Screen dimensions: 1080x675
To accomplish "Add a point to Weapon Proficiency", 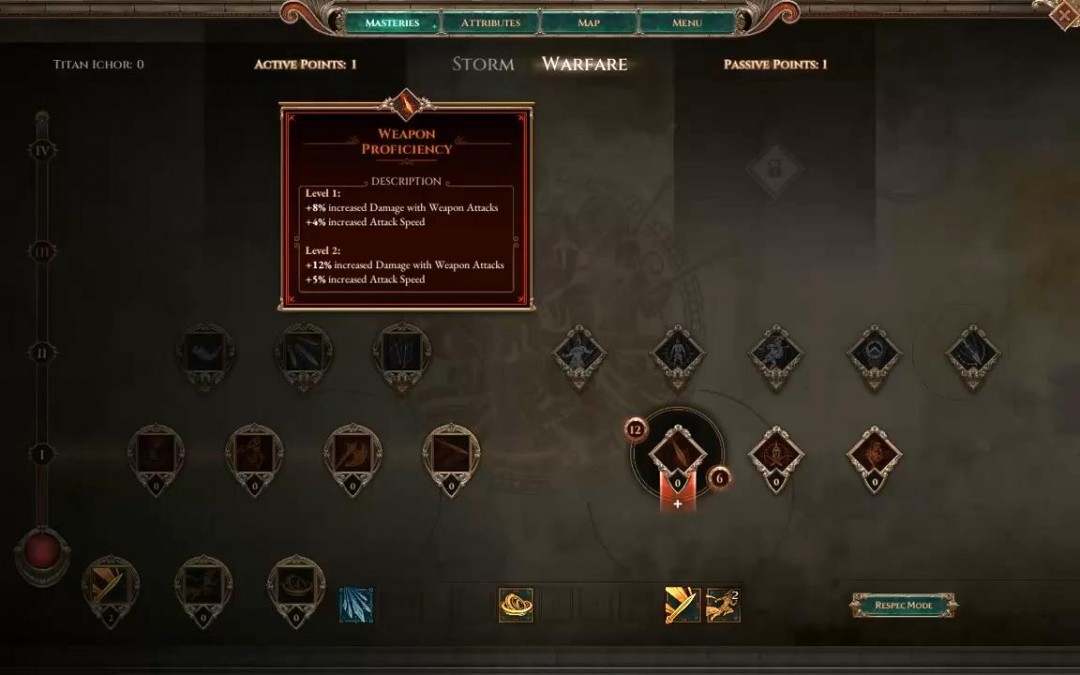I will (x=677, y=503).
